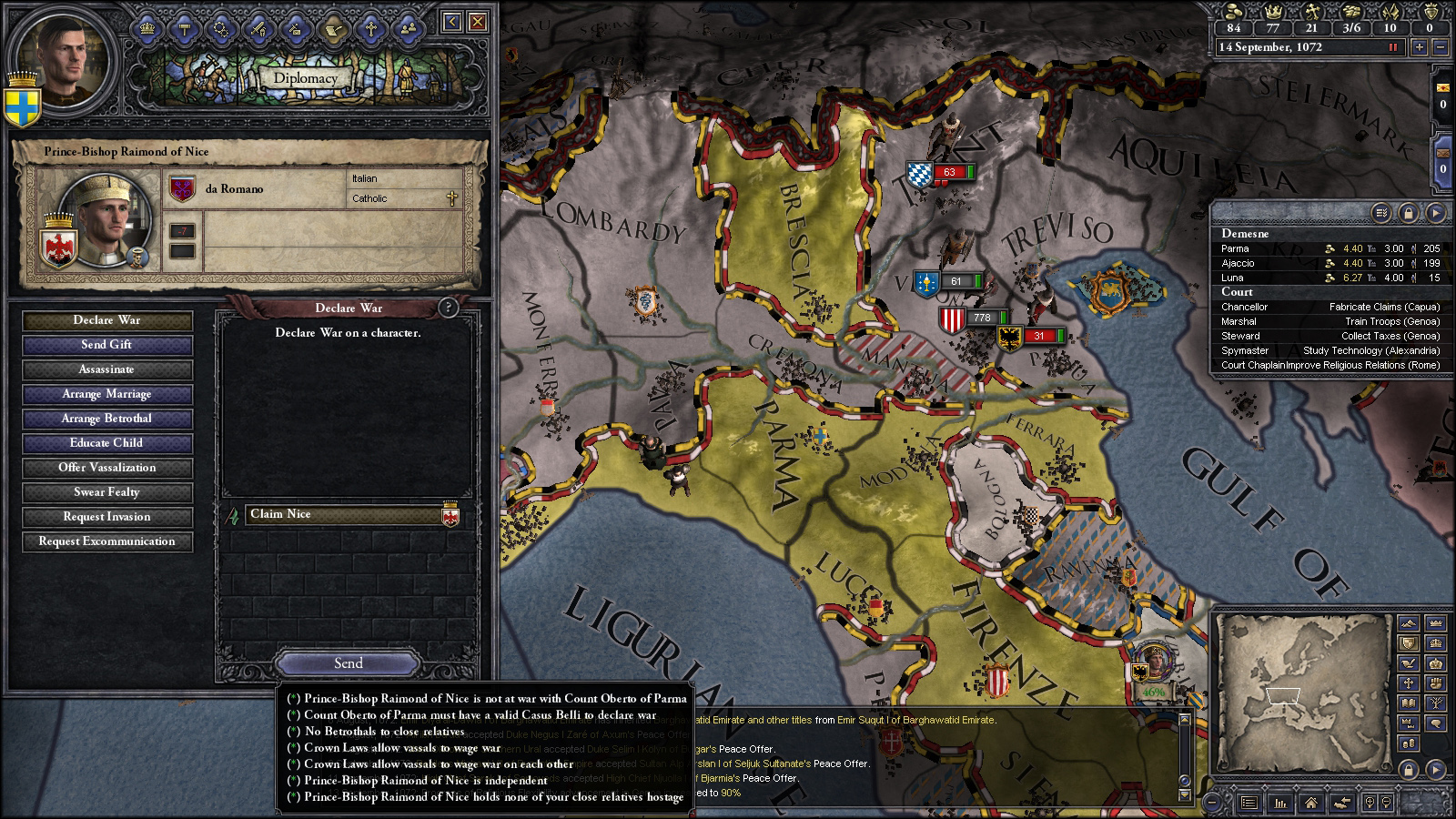This screenshot has width=1456, height=819.
Task: Select the Declare War action
Action: 107,320
